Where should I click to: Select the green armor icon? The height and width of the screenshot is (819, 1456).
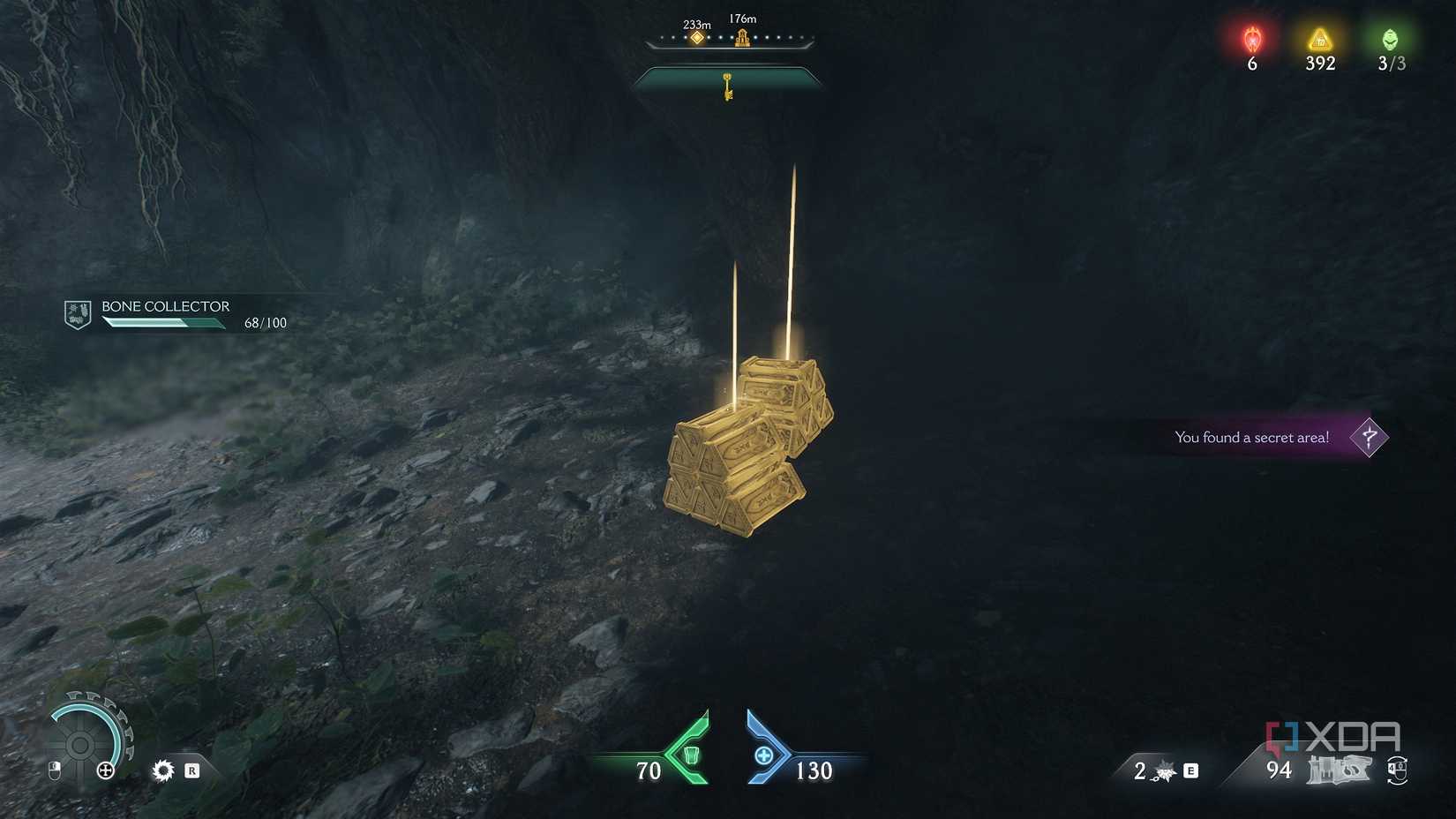click(691, 755)
